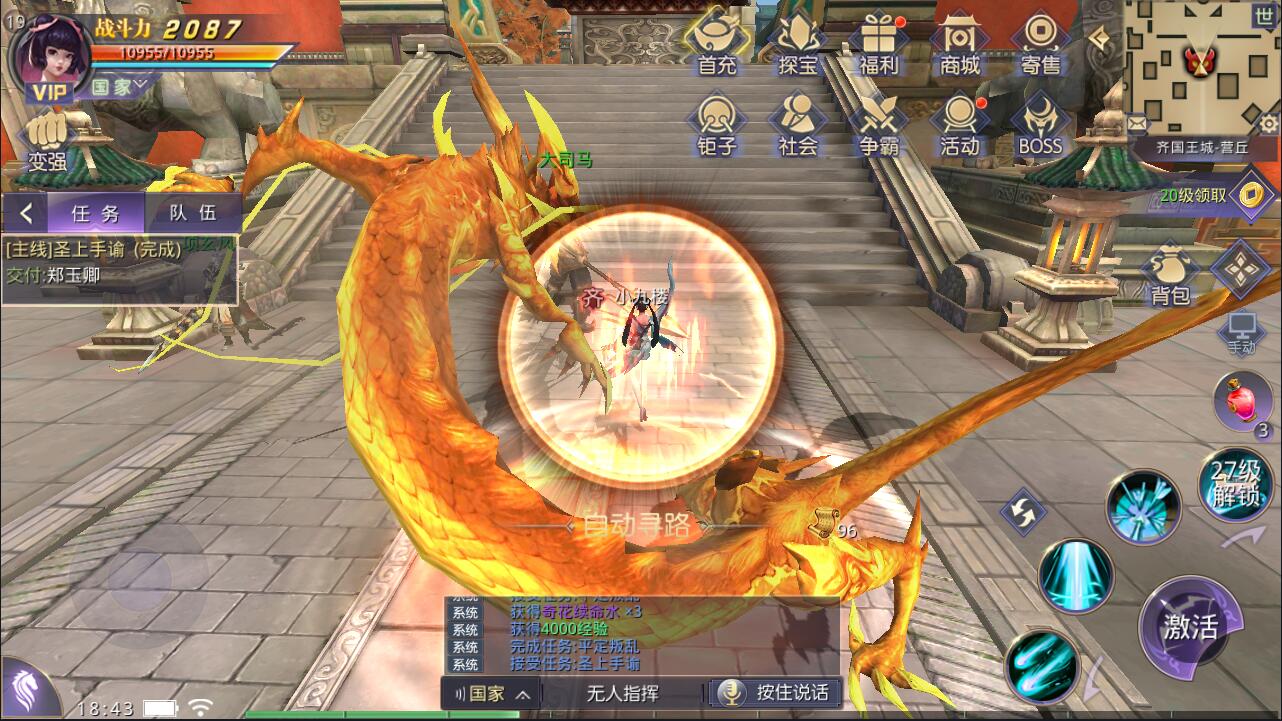Use the red health potion
The image size is (1282, 721).
point(1242,400)
